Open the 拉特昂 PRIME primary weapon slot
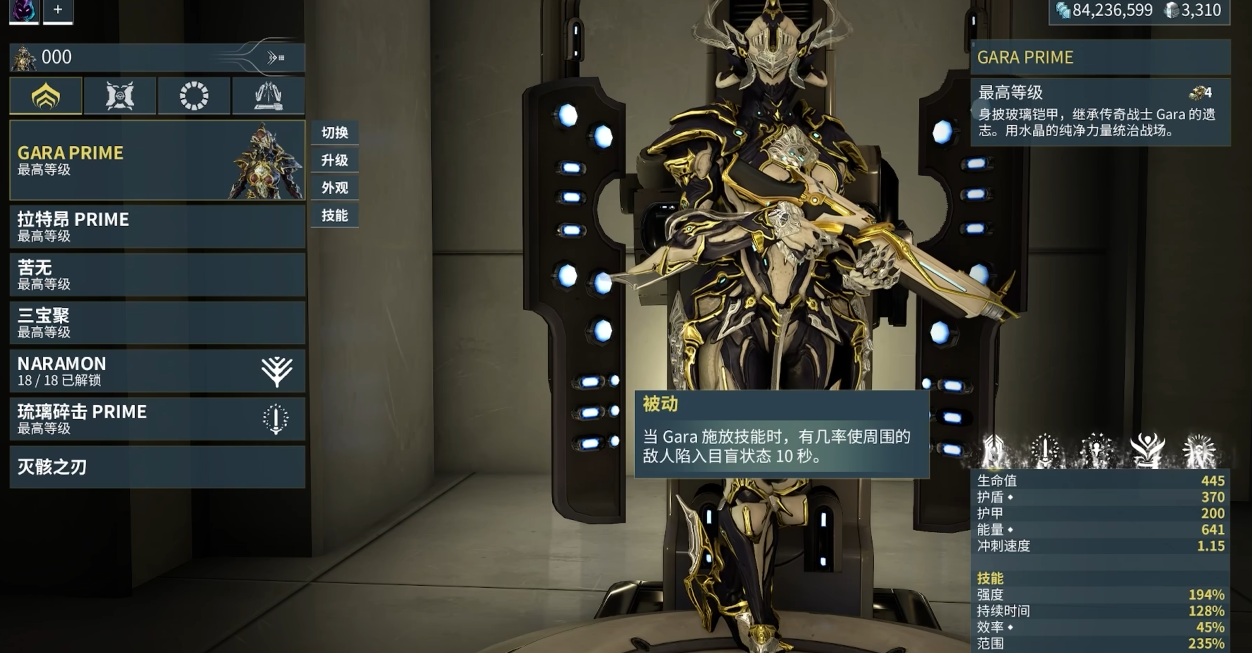This screenshot has width=1252, height=653. point(157,226)
